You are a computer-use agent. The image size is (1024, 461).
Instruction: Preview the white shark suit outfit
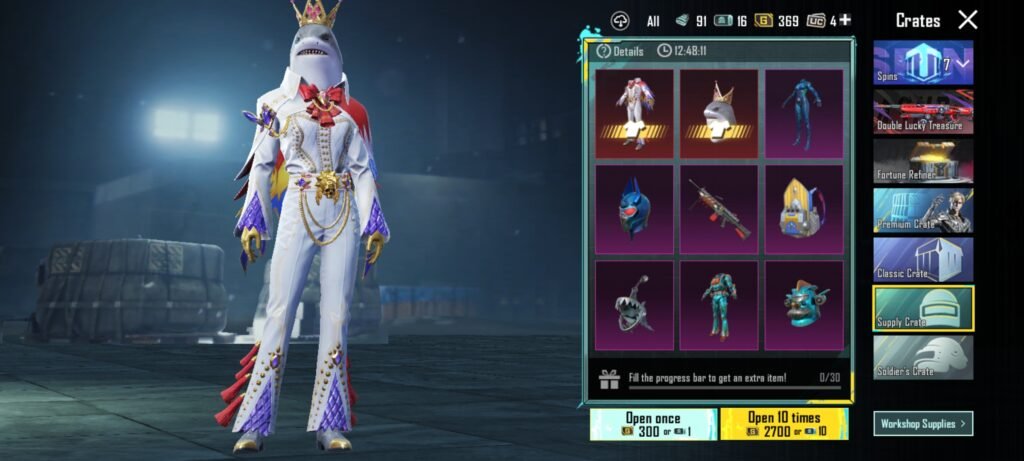(633, 113)
